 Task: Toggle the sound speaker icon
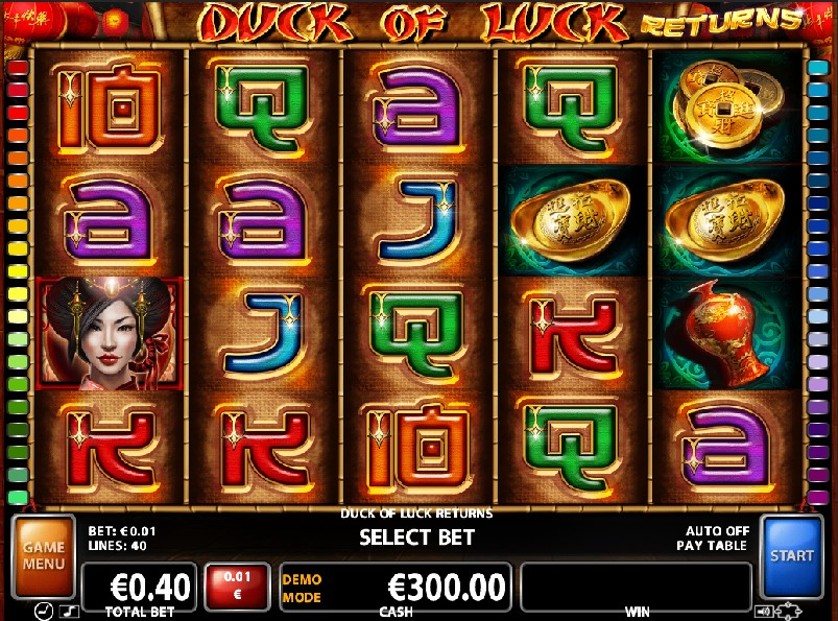point(765,611)
